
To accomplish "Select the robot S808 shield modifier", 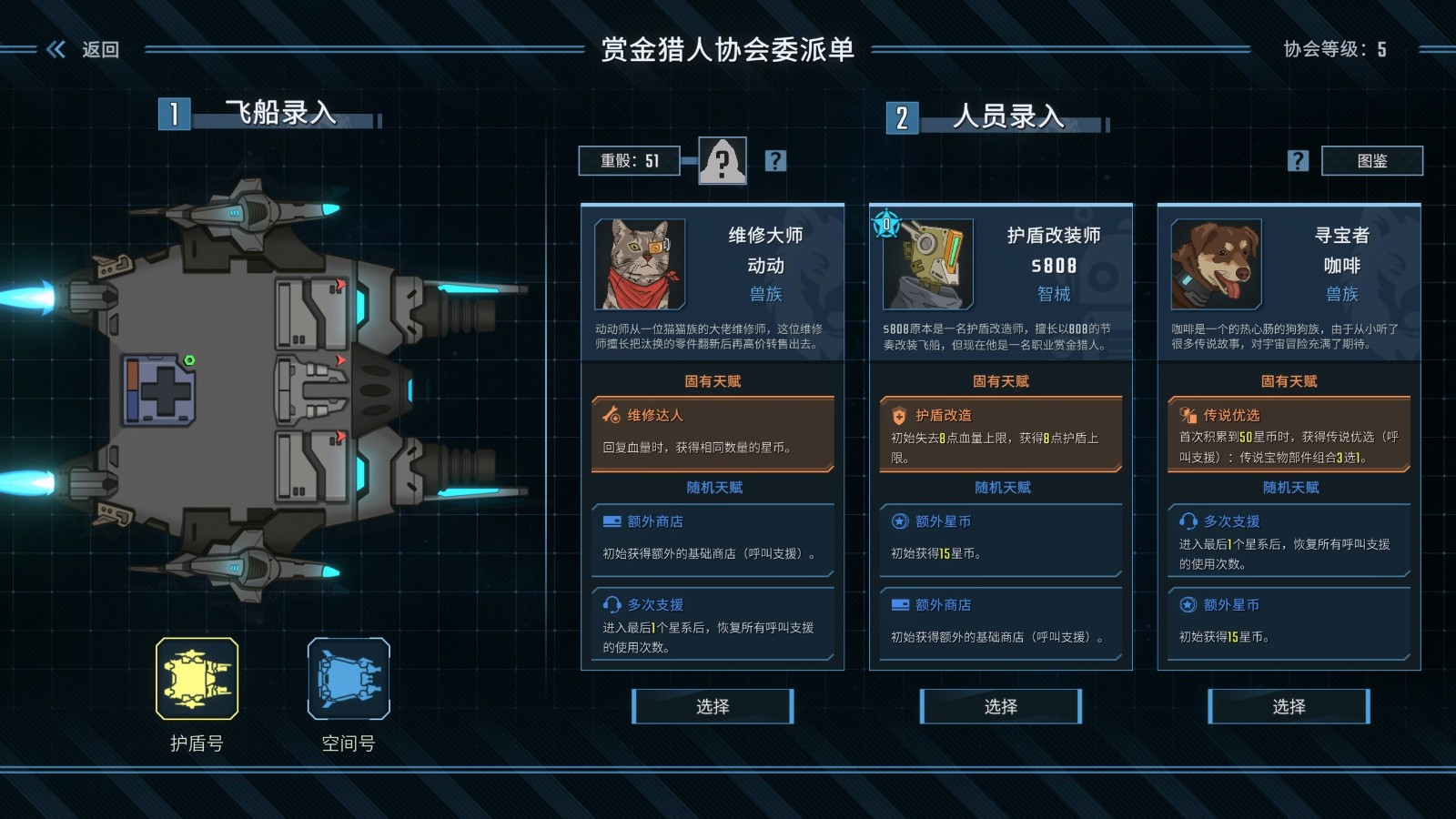I will (x=1000, y=706).
